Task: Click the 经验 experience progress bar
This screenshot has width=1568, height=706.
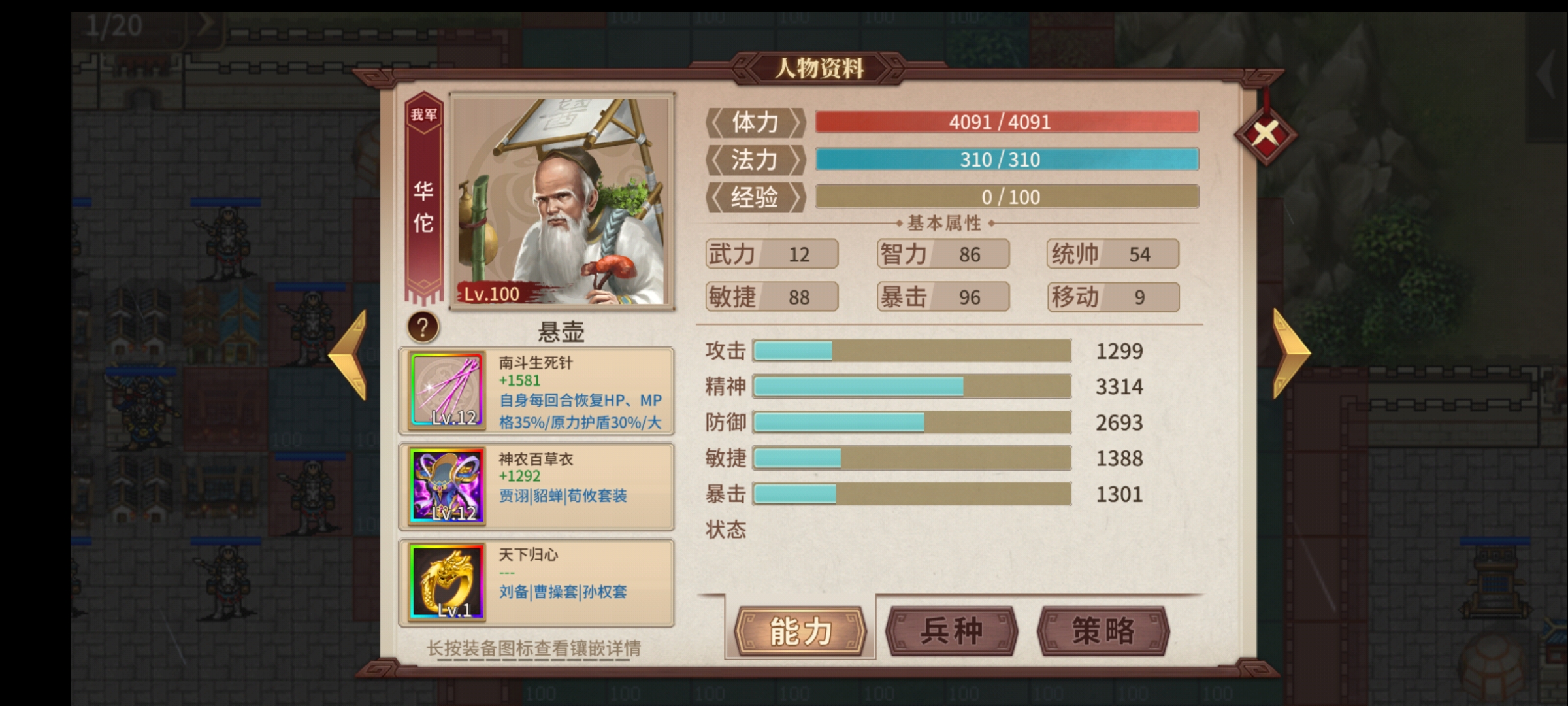Action: 1006,196
